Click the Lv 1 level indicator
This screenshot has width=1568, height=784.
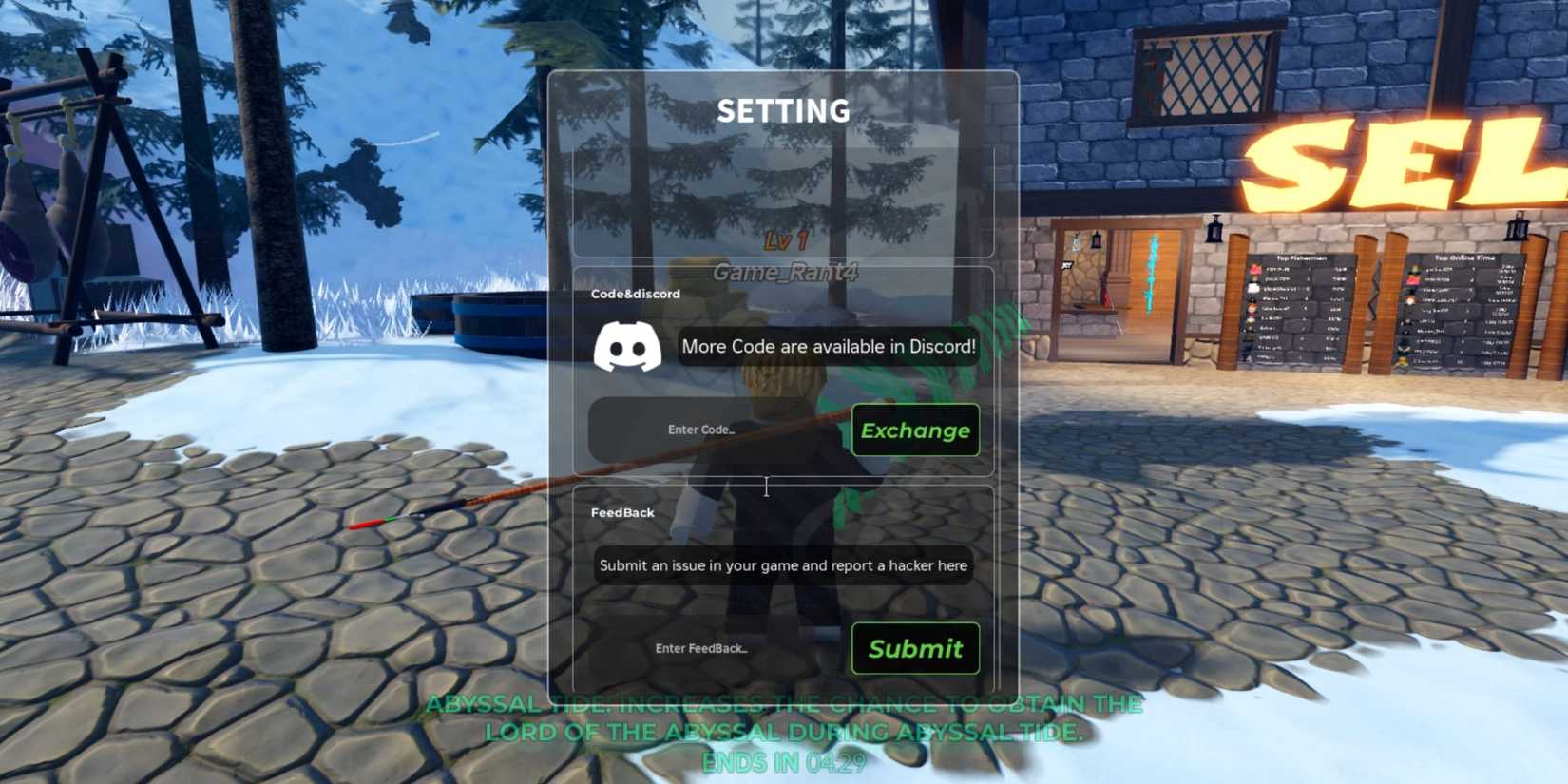[x=787, y=242]
